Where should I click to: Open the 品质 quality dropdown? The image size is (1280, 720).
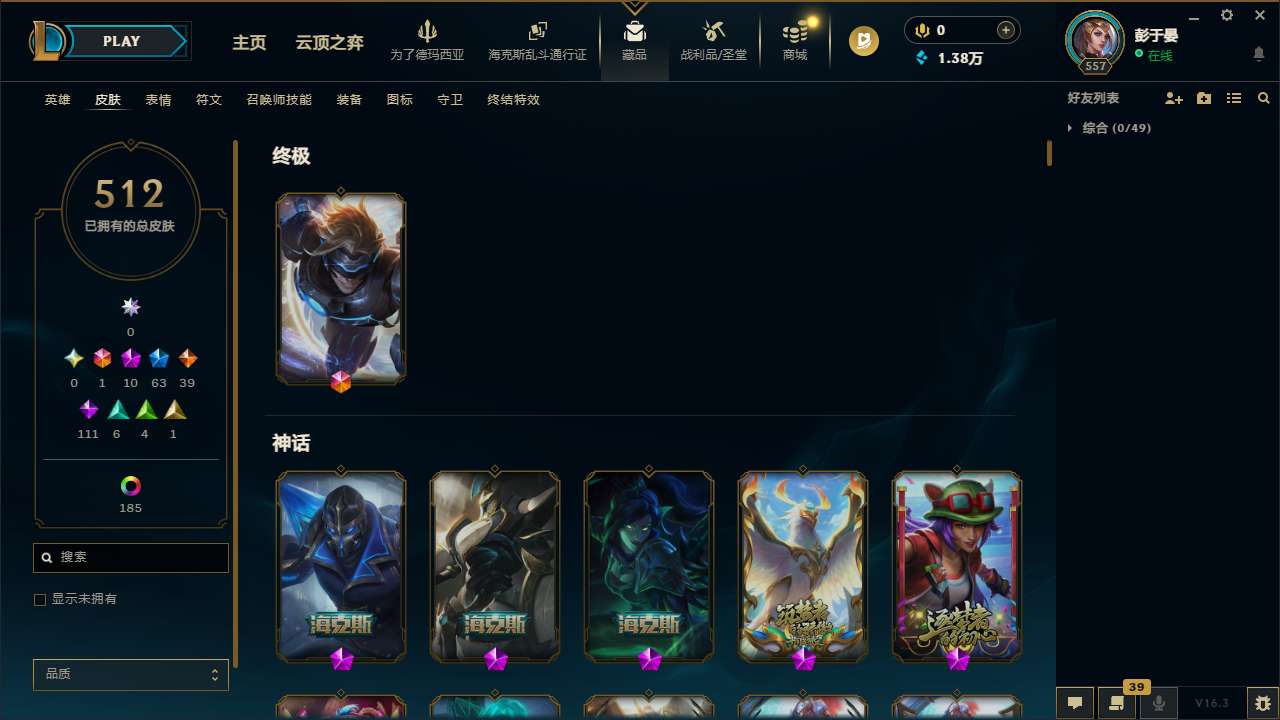[x=130, y=674]
